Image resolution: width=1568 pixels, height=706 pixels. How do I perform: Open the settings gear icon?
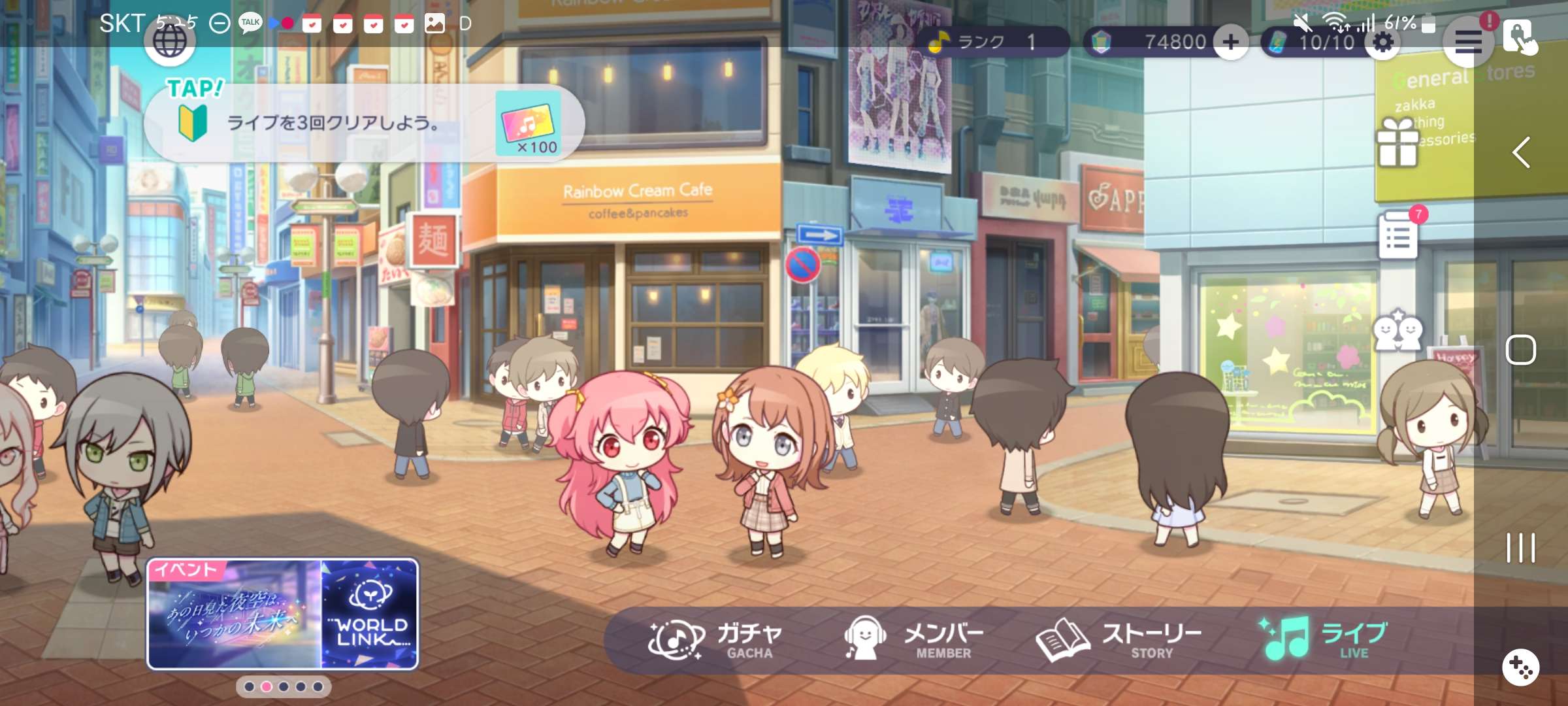1382,42
